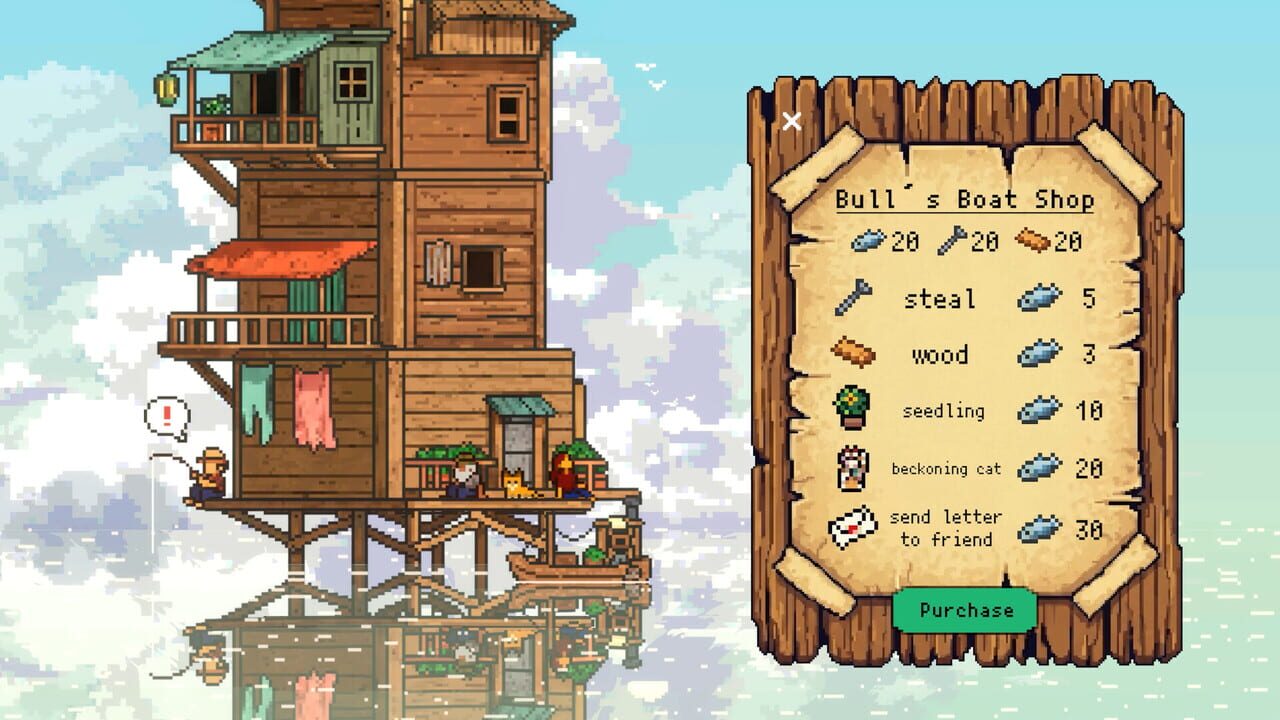Select the screw icon beside 'steal'

point(852,297)
